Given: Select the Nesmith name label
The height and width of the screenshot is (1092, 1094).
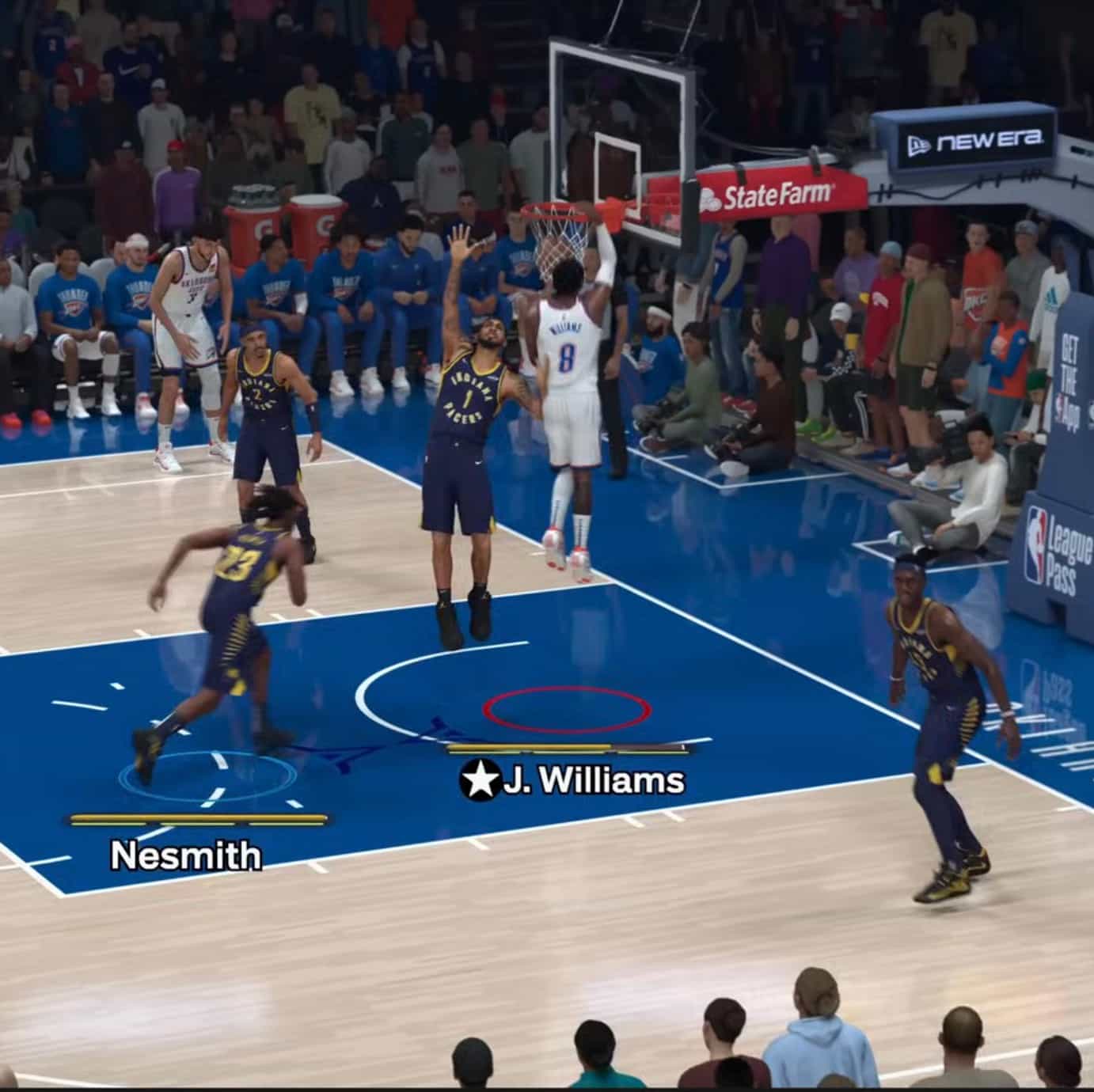Looking at the screenshot, I should [x=188, y=856].
